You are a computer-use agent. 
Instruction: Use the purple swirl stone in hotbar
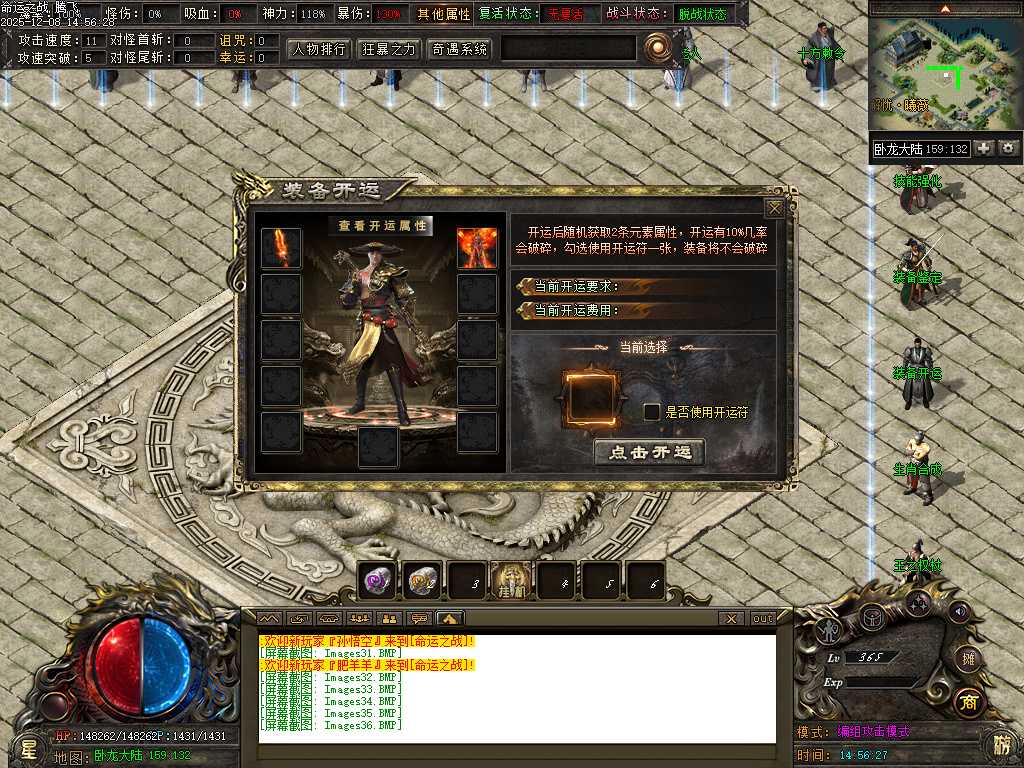click(x=378, y=580)
